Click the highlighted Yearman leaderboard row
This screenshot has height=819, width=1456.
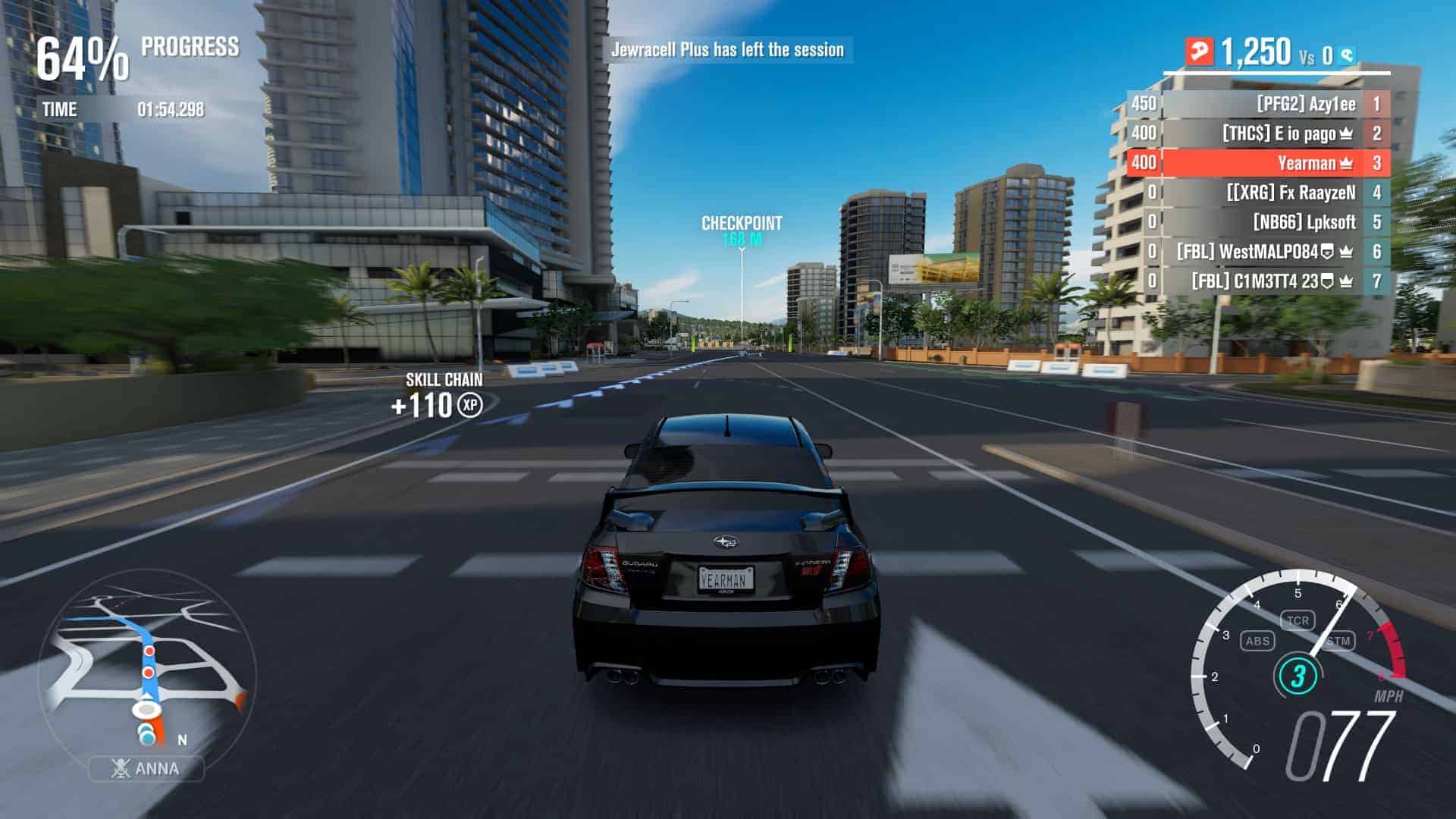coord(1259,163)
